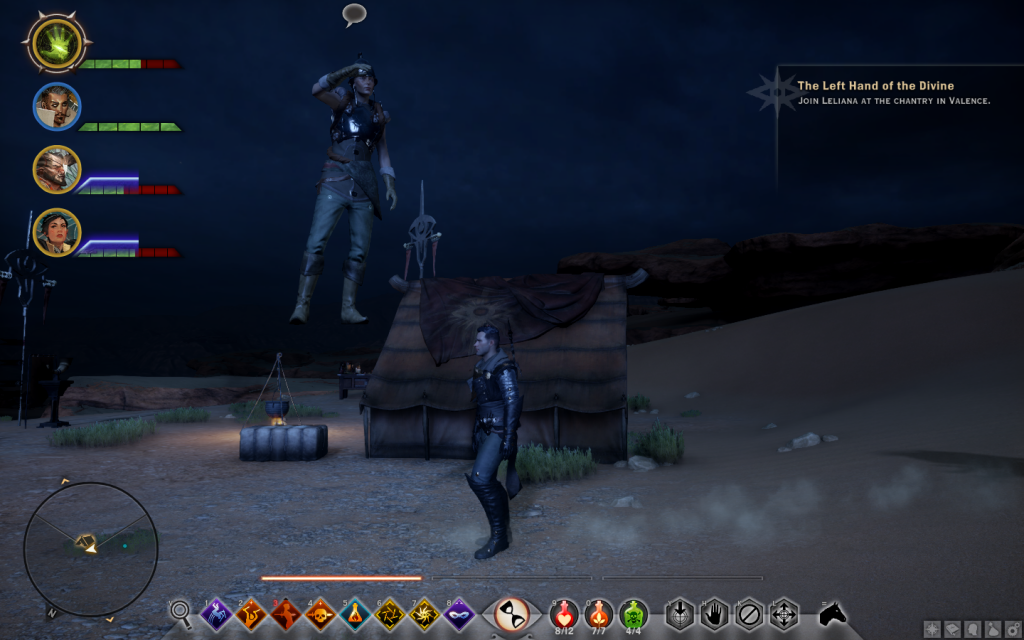Click the crossed-circle disengage command
Image resolution: width=1024 pixels, height=640 pixels.
click(748, 613)
